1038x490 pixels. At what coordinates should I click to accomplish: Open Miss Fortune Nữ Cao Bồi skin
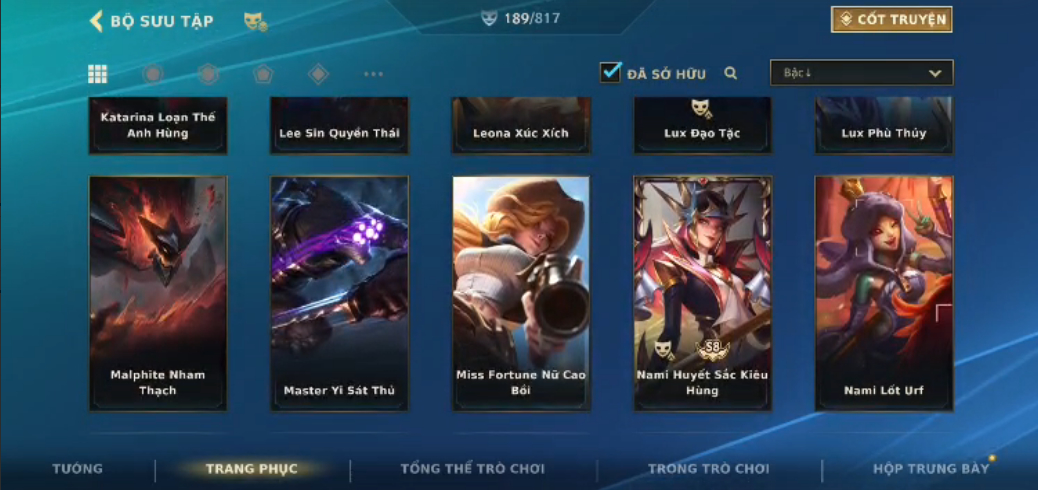coord(521,293)
